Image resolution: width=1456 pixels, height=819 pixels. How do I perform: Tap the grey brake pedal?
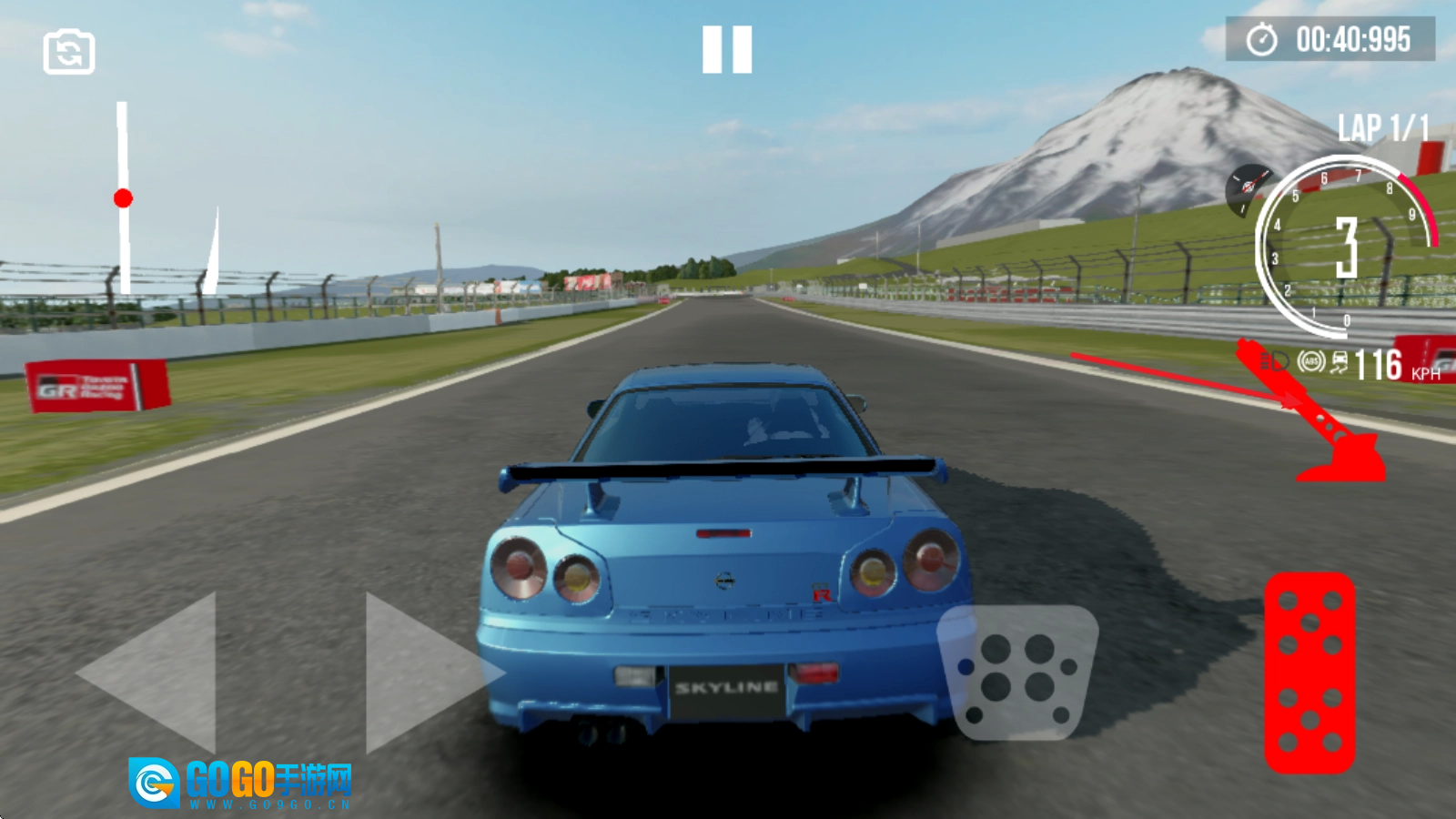1018,672
